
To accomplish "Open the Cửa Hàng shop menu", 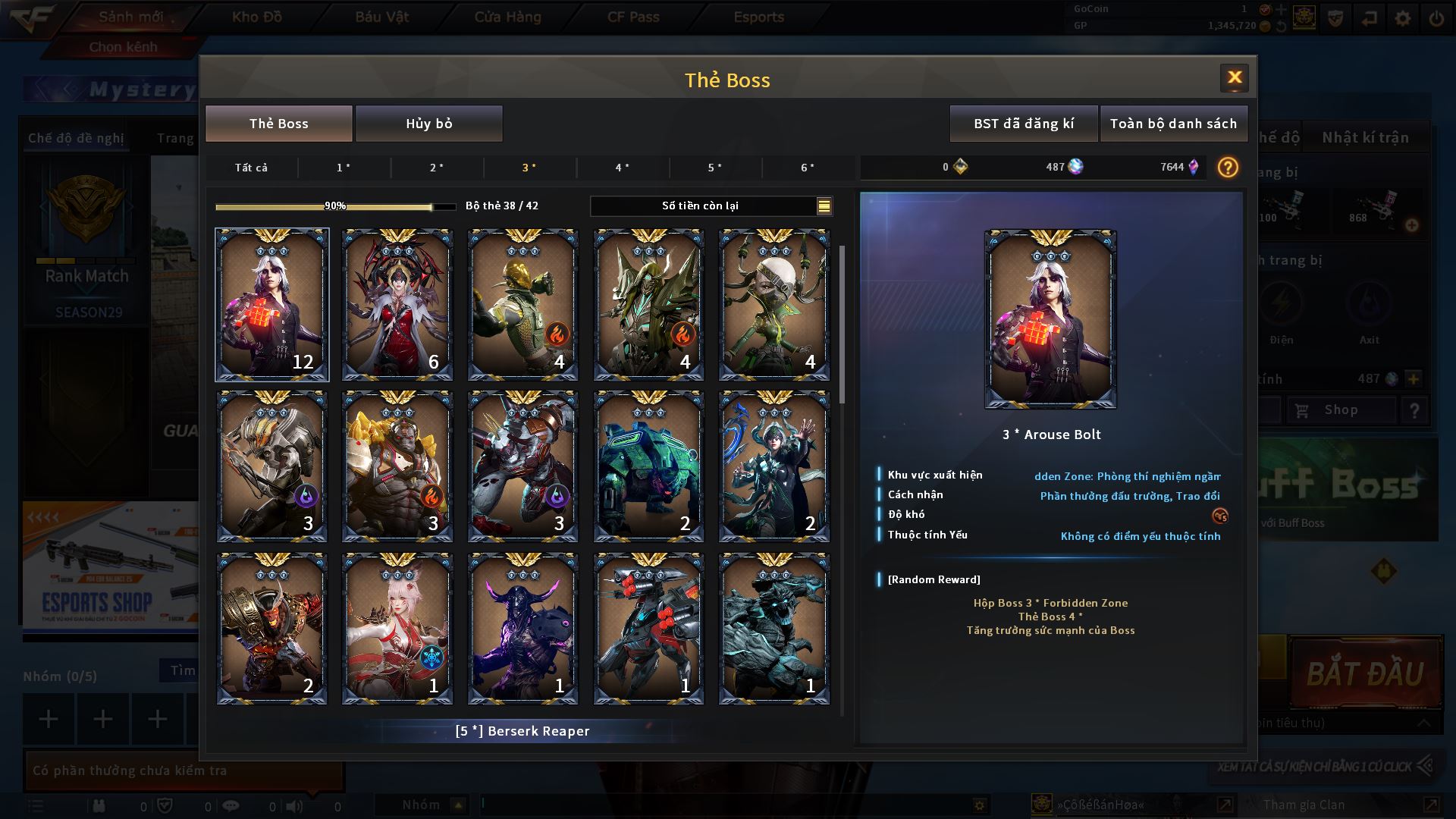I will (507, 17).
